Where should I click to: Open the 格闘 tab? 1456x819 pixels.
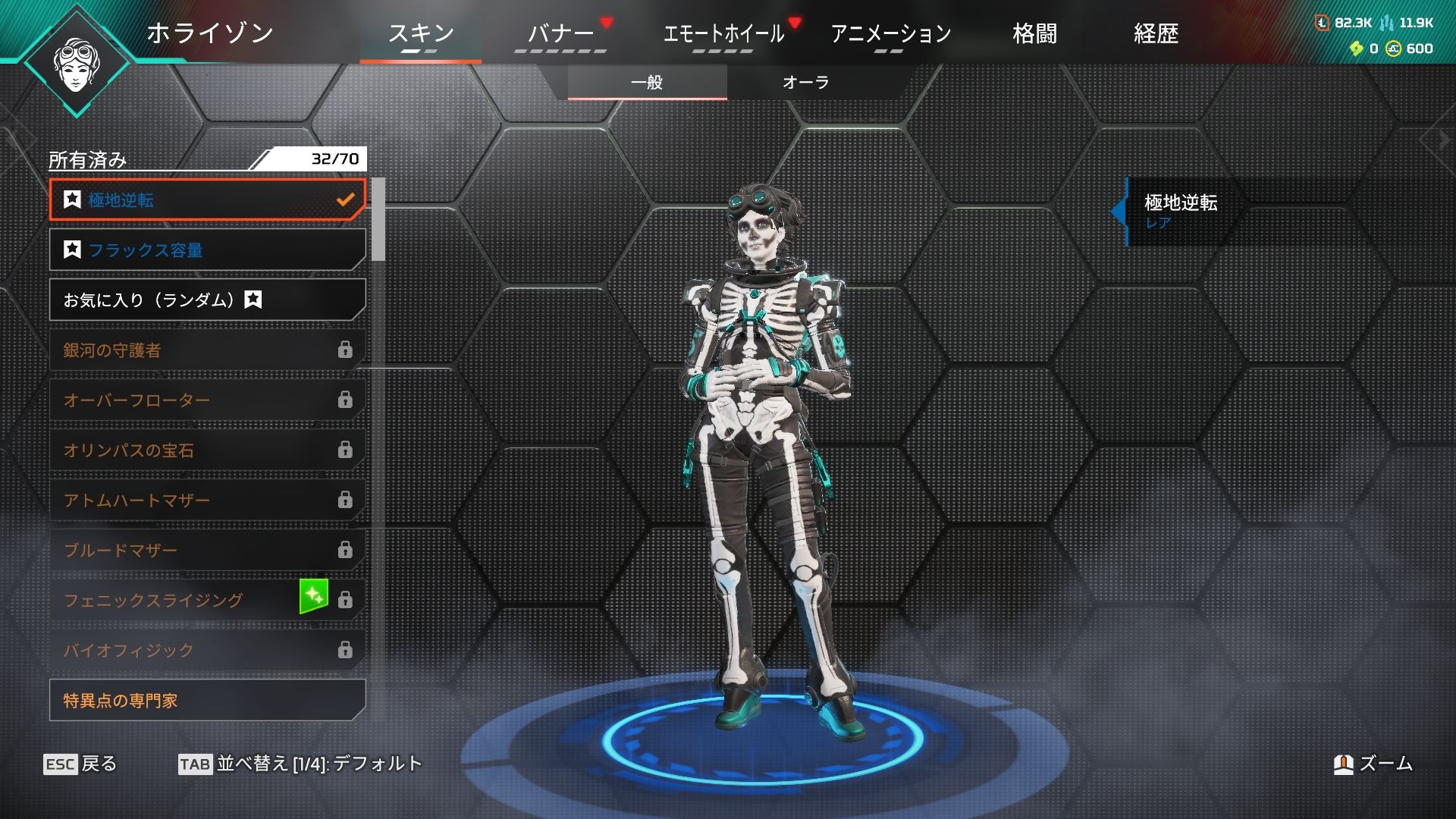click(x=1034, y=34)
